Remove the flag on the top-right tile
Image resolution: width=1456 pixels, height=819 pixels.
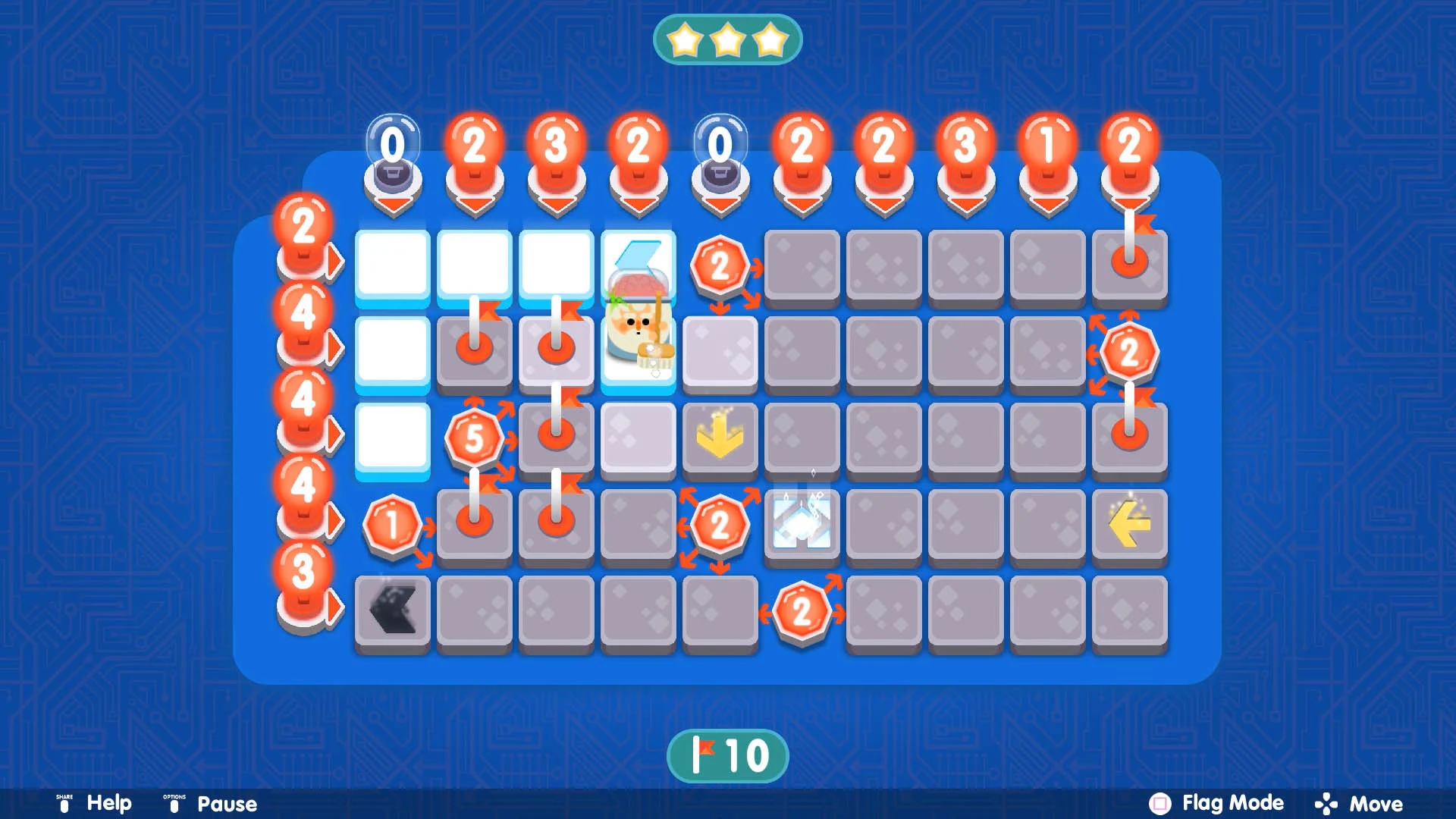(x=1129, y=263)
